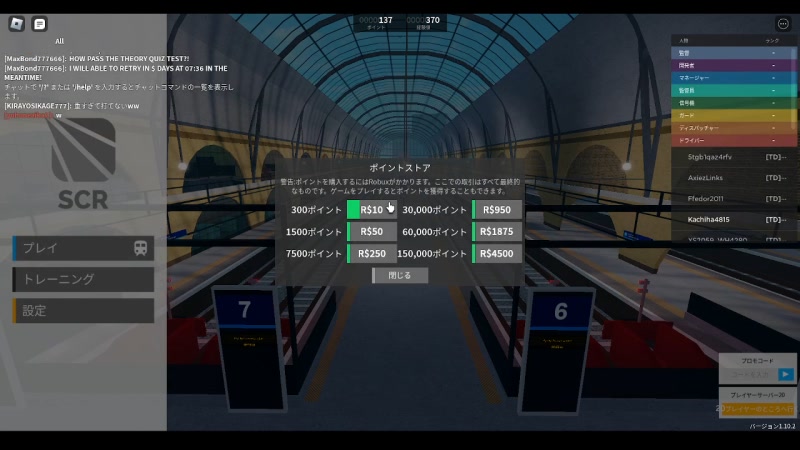Click the promo code input field
The image size is (800, 450).
click(x=750, y=375)
